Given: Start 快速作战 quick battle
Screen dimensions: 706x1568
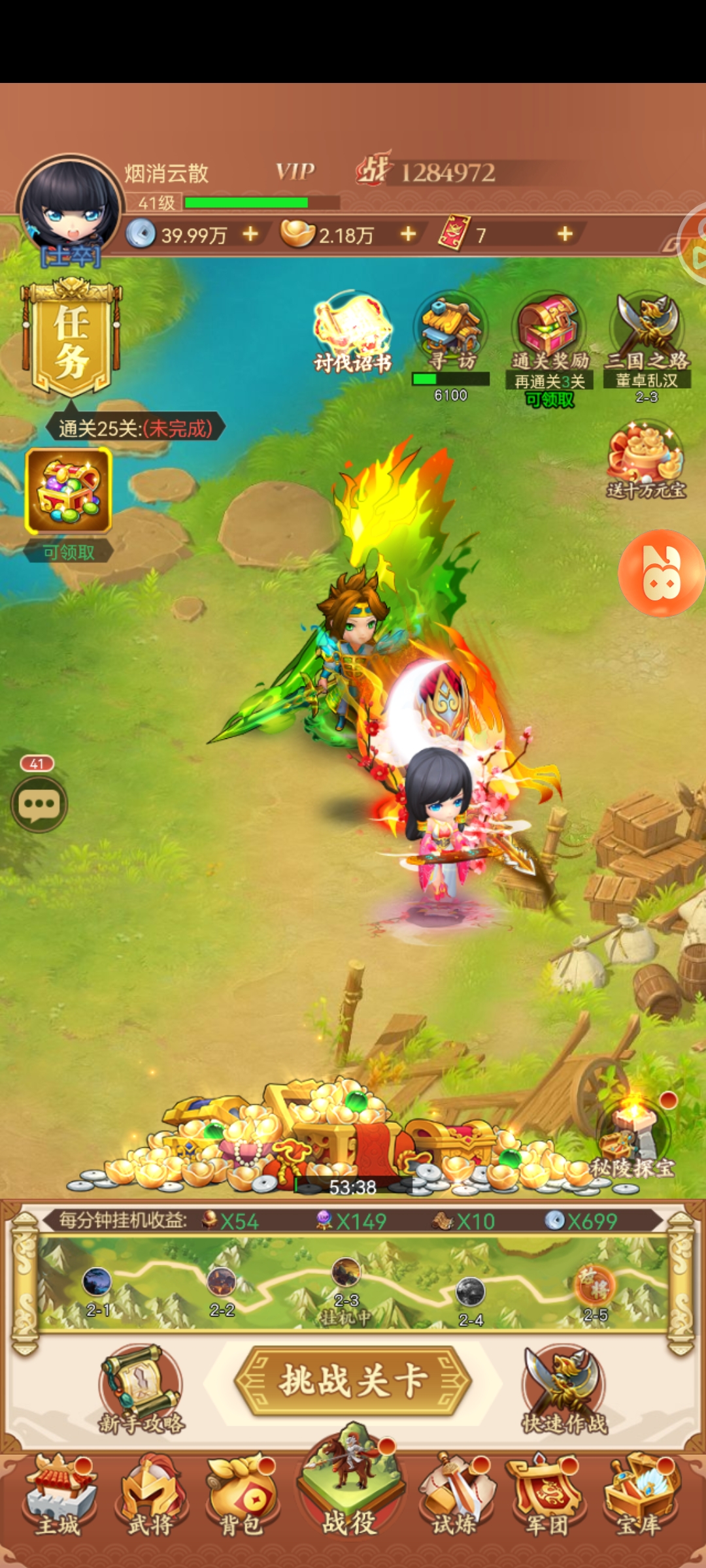Looking at the screenshot, I should 565,1388.
